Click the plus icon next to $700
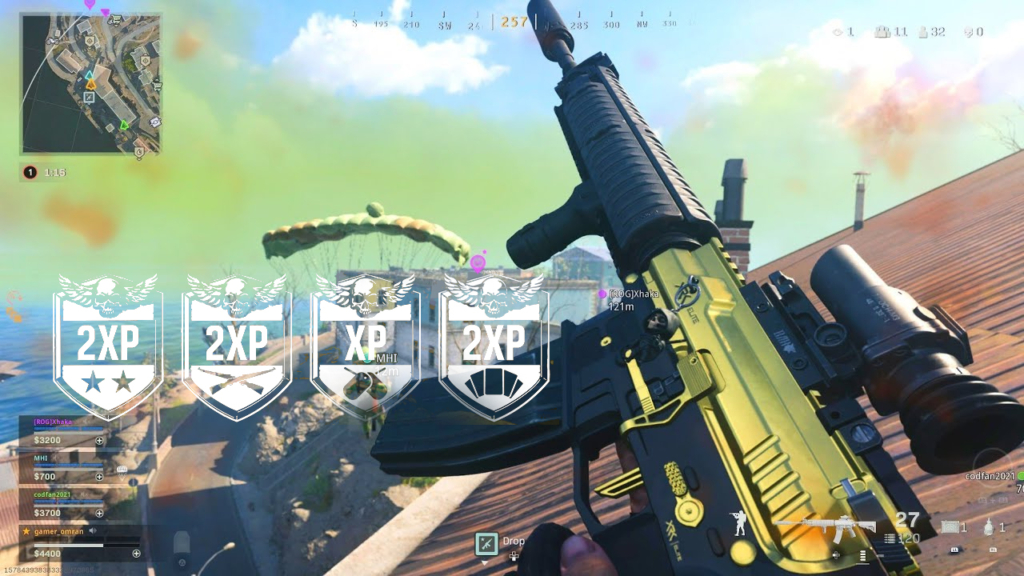Image resolution: width=1024 pixels, height=576 pixels. tap(99, 477)
